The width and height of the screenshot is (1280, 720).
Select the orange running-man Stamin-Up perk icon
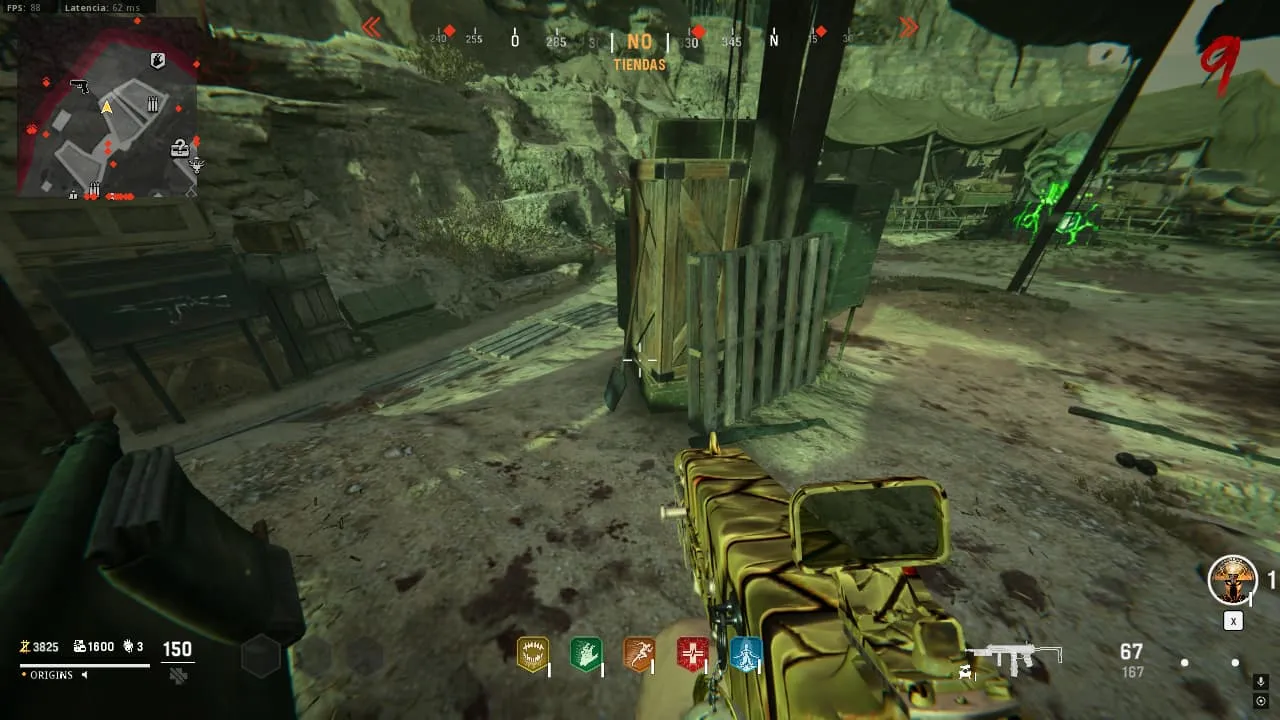point(638,654)
